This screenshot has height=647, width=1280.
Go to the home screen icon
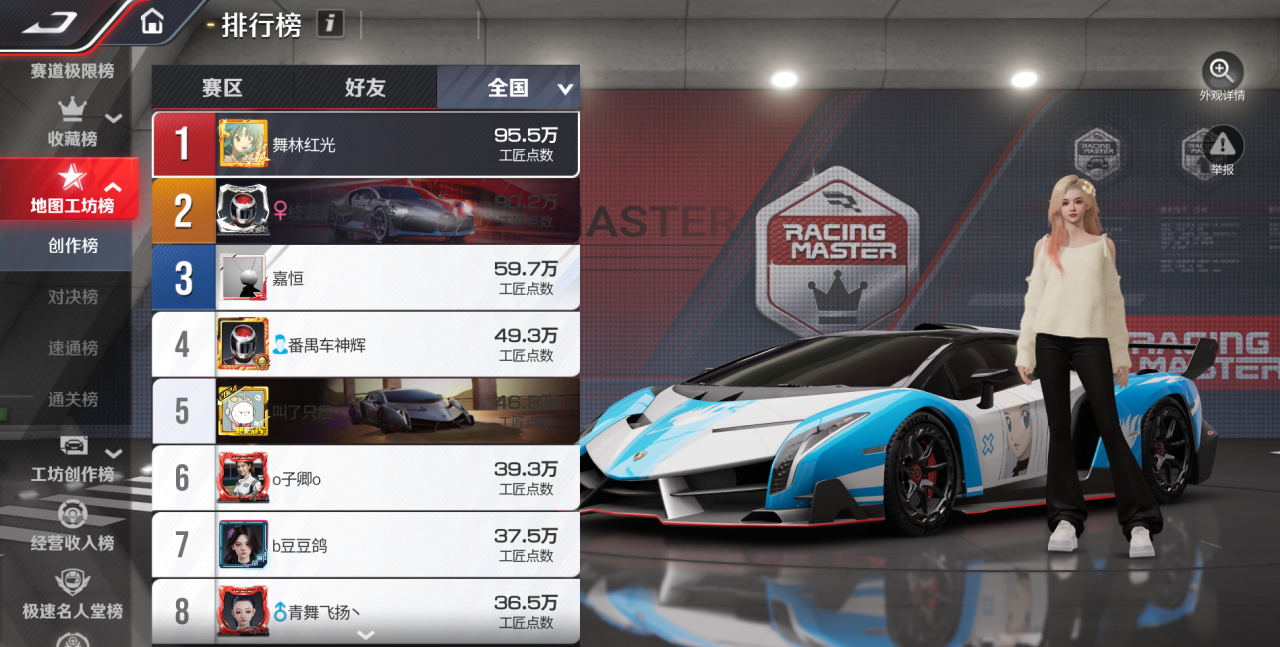pyautogui.click(x=152, y=21)
